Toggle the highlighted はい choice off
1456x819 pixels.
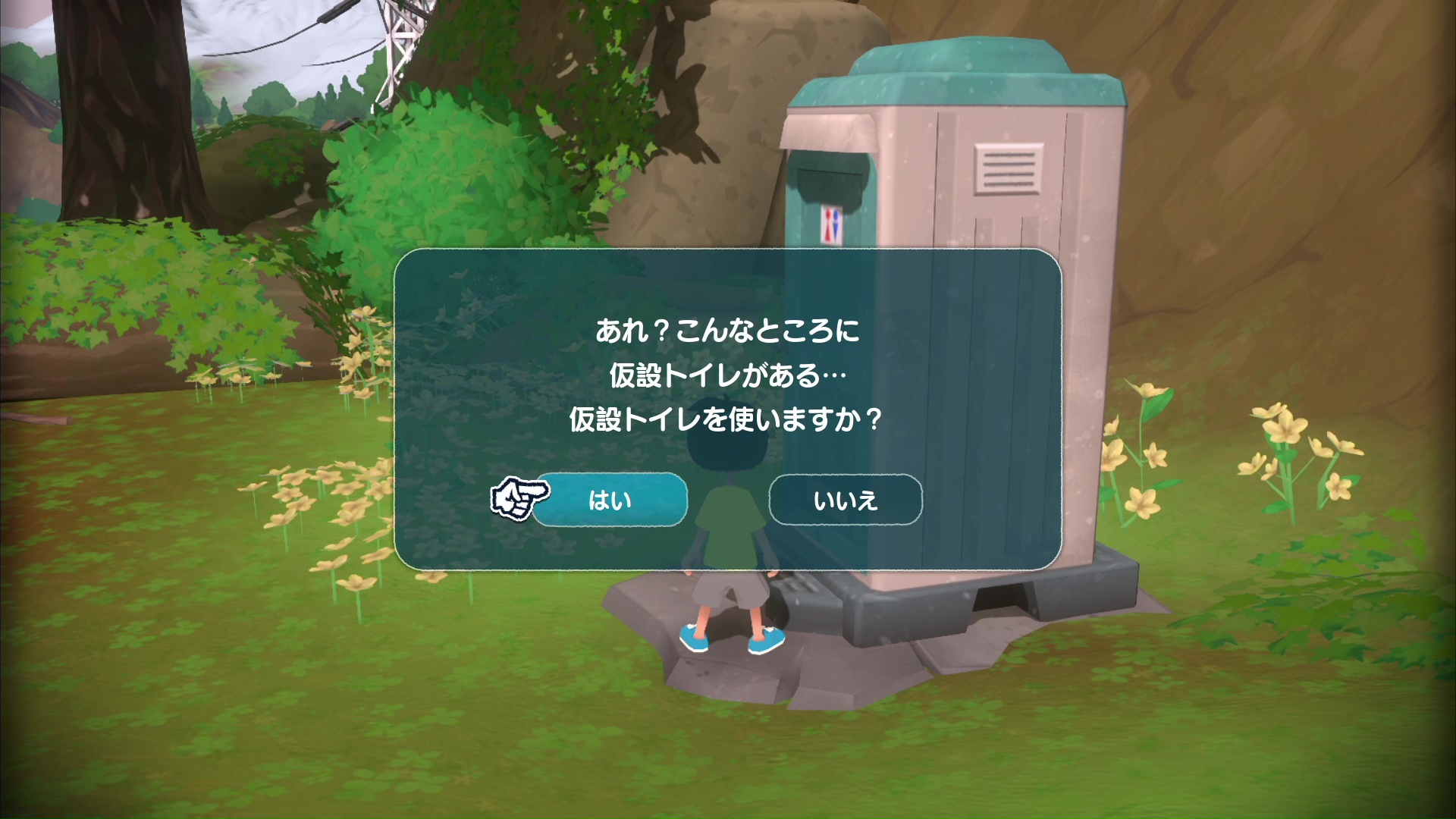coord(610,499)
